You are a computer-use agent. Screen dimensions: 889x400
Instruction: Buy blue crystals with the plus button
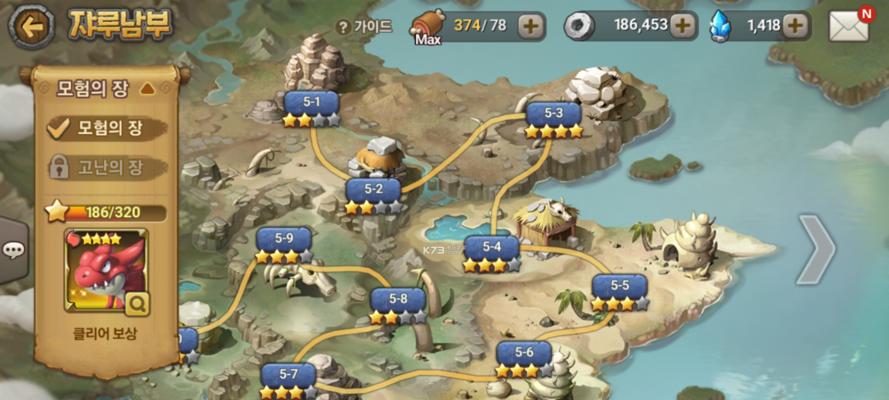click(x=796, y=26)
